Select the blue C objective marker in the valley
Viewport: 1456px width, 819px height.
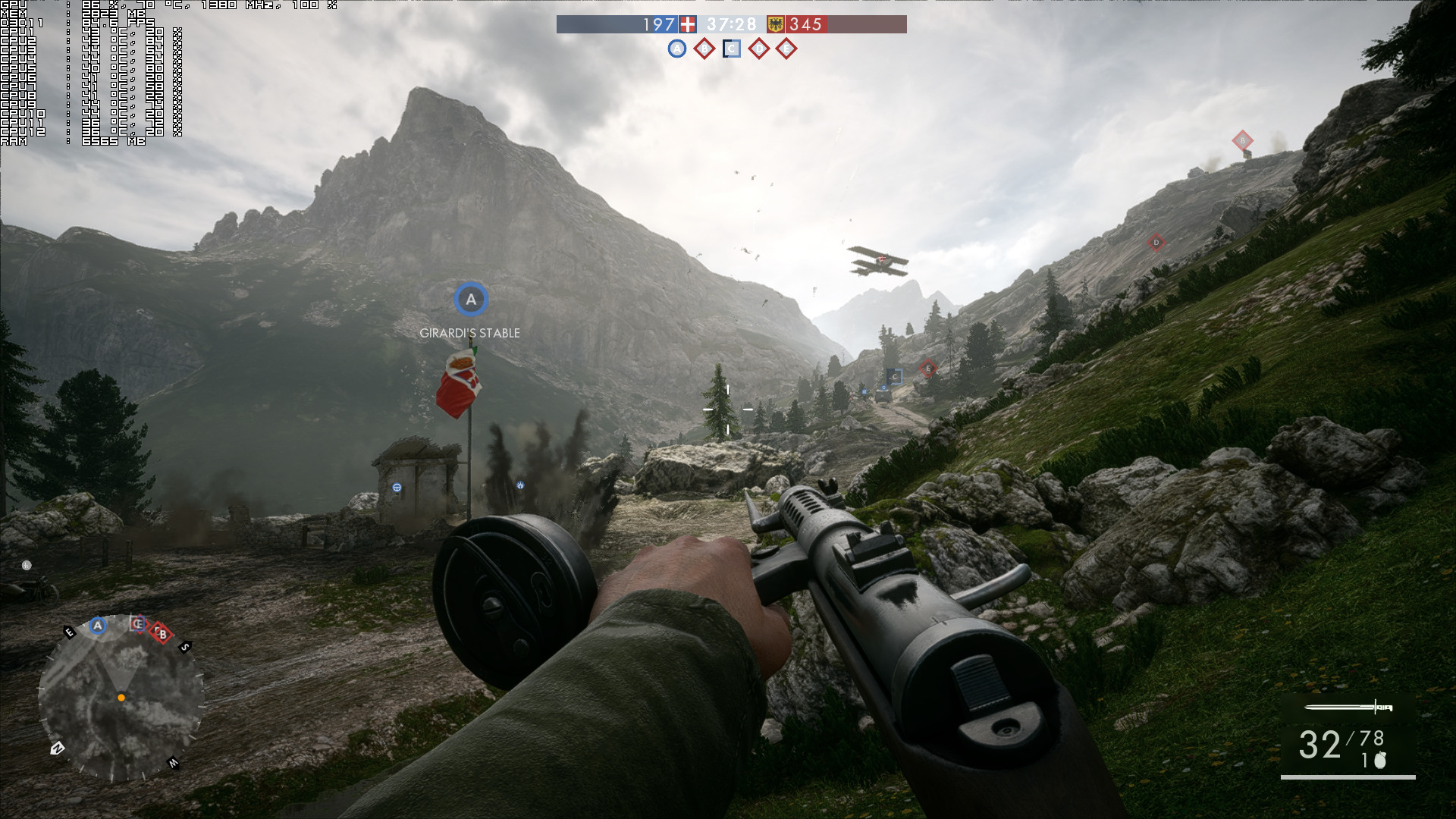(895, 376)
